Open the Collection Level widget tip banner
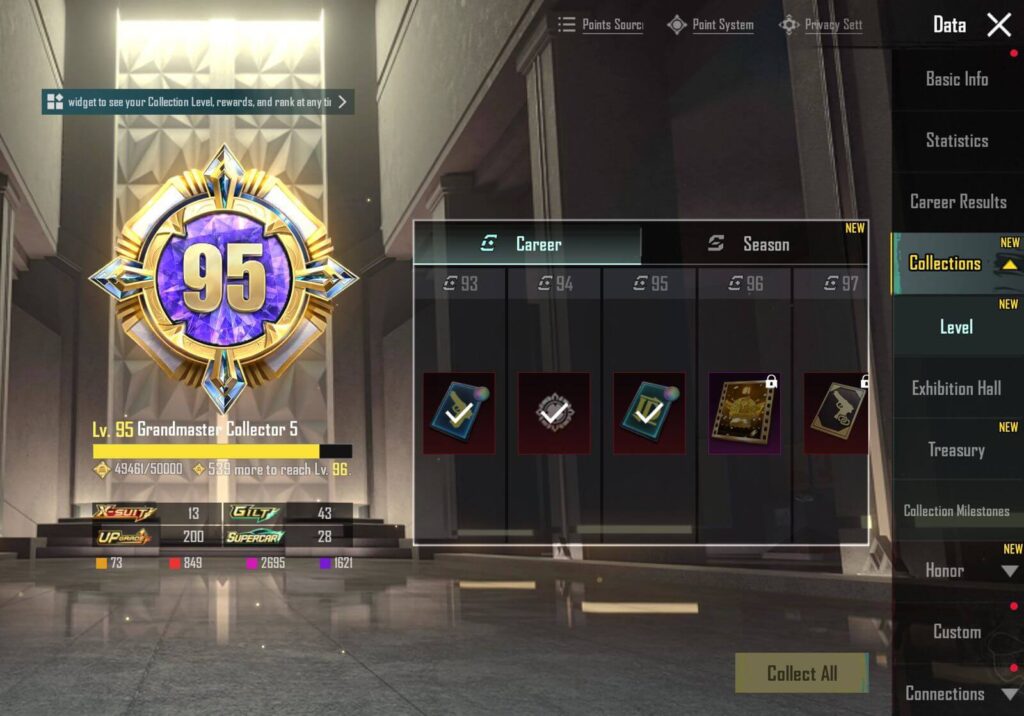The height and width of the screenshot is (716, 1024). click(x=197, y=102)
